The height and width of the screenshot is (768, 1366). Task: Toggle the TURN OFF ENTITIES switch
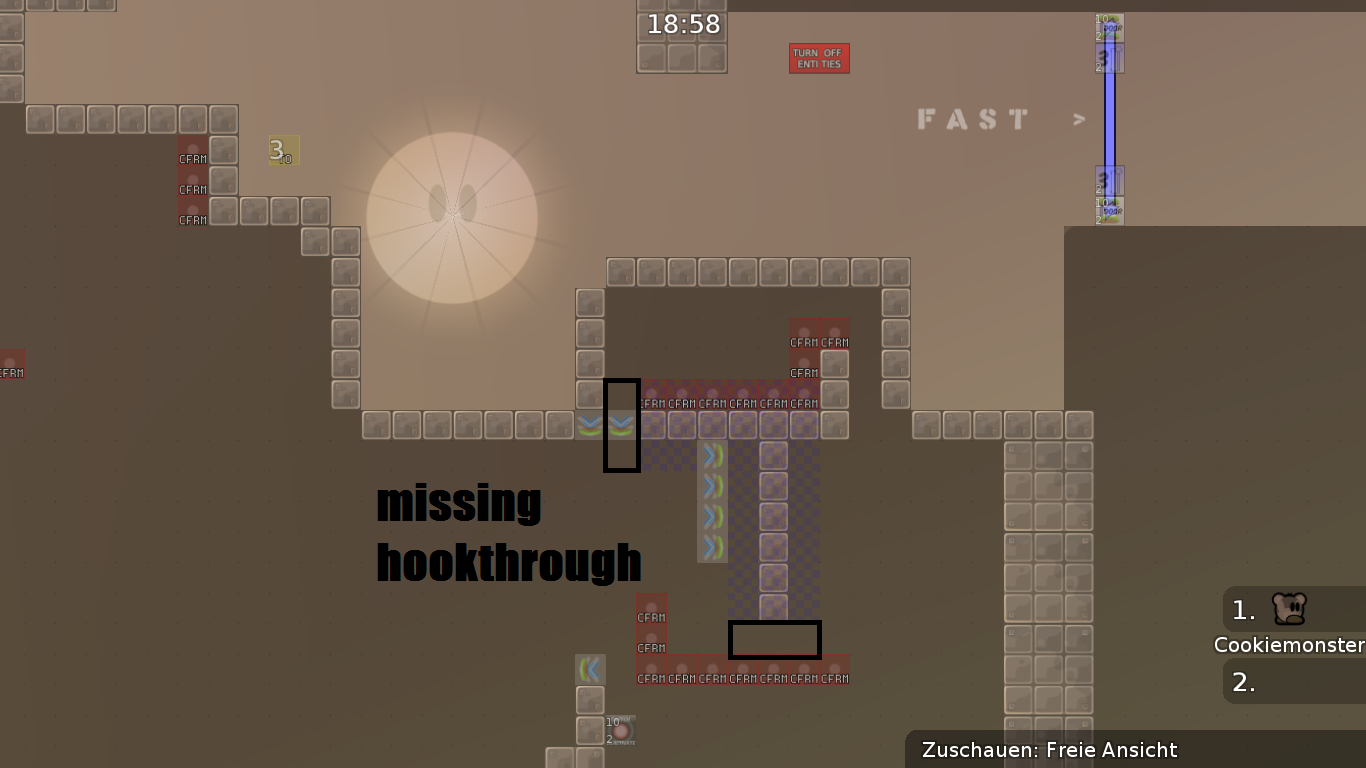(819, 58)
